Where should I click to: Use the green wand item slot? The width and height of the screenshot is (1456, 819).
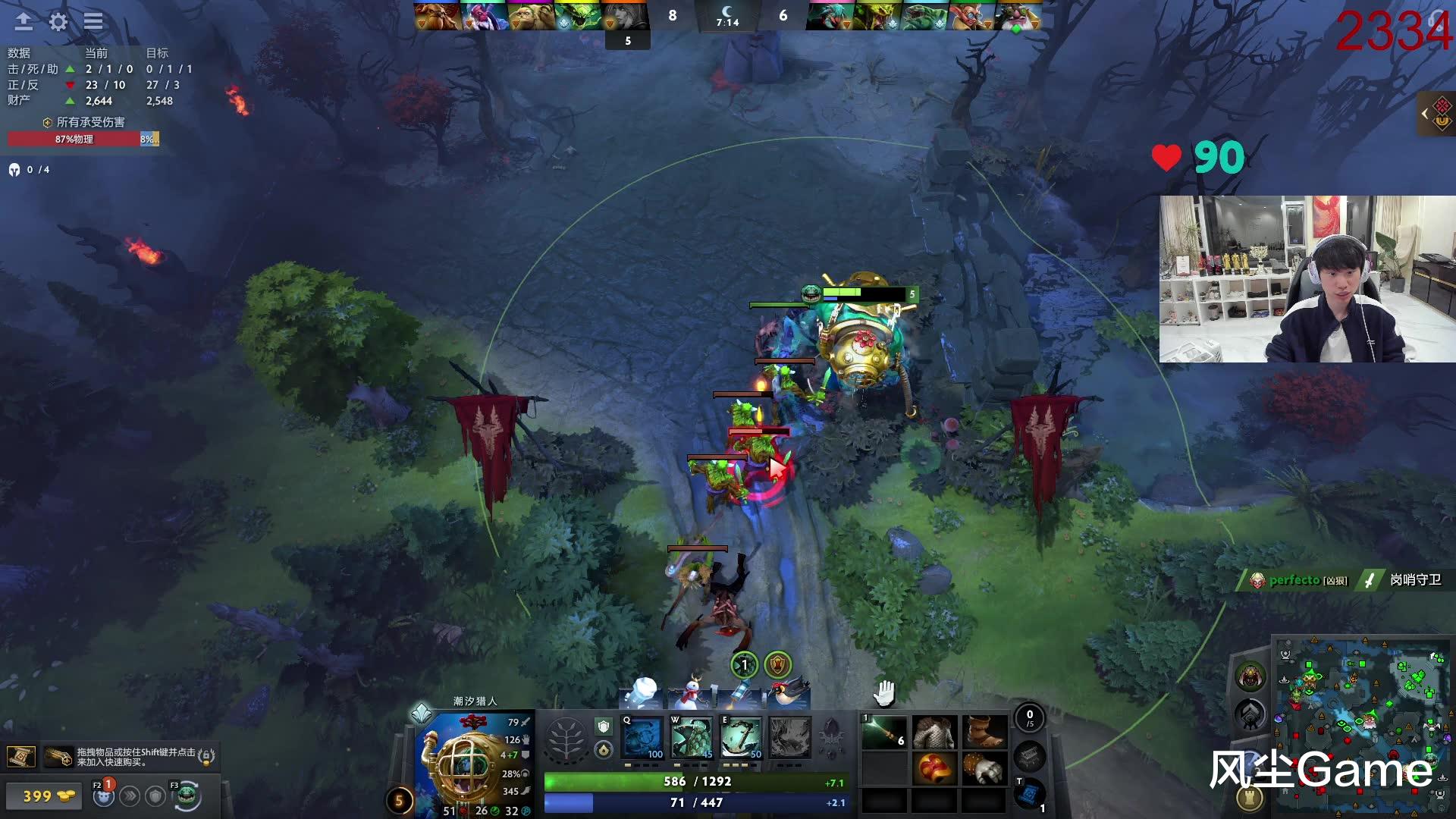(x=884, y=732)
